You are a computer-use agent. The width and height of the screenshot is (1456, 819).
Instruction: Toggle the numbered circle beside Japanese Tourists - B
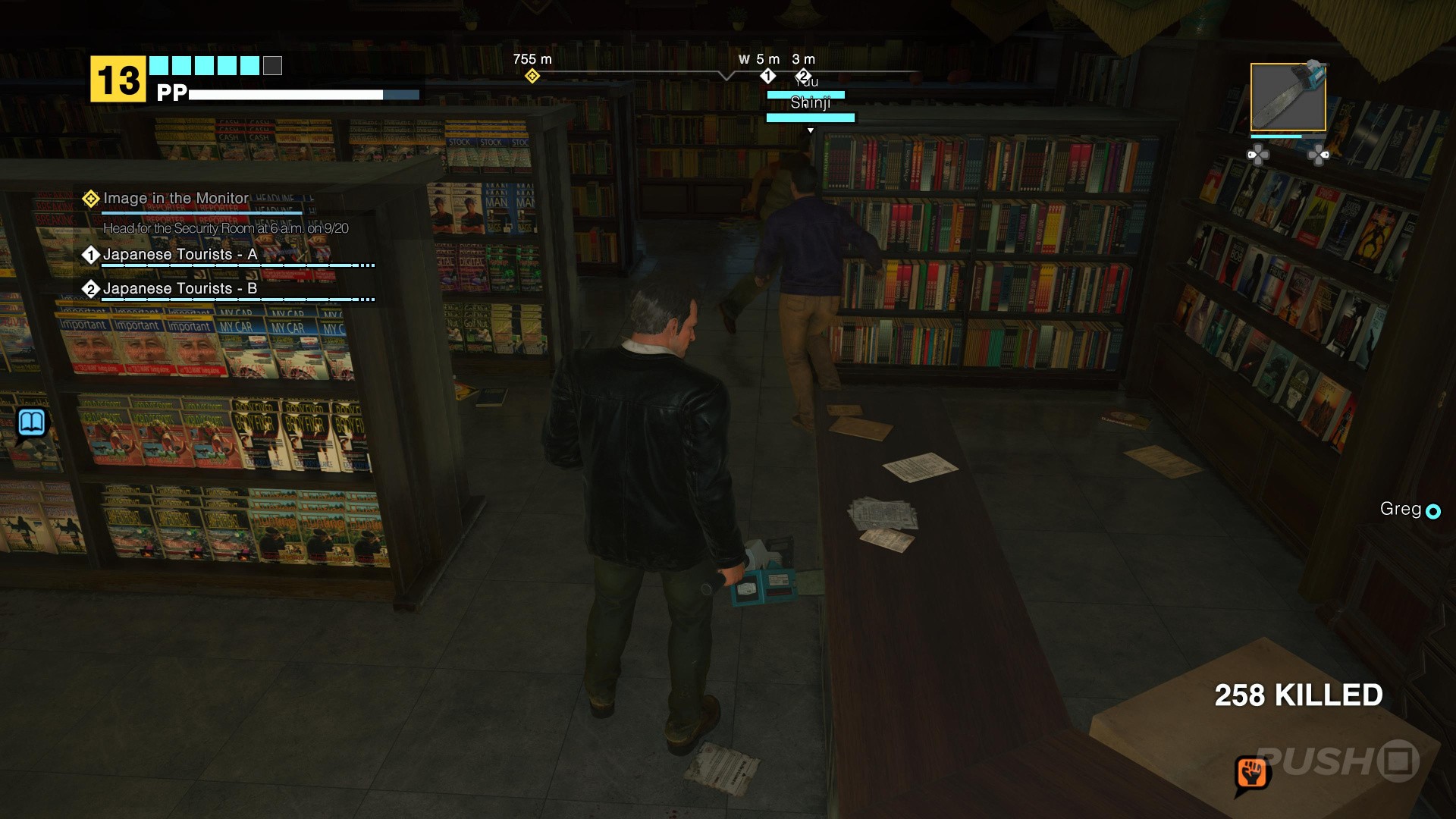pyautogui.click(x=92, y=289)
